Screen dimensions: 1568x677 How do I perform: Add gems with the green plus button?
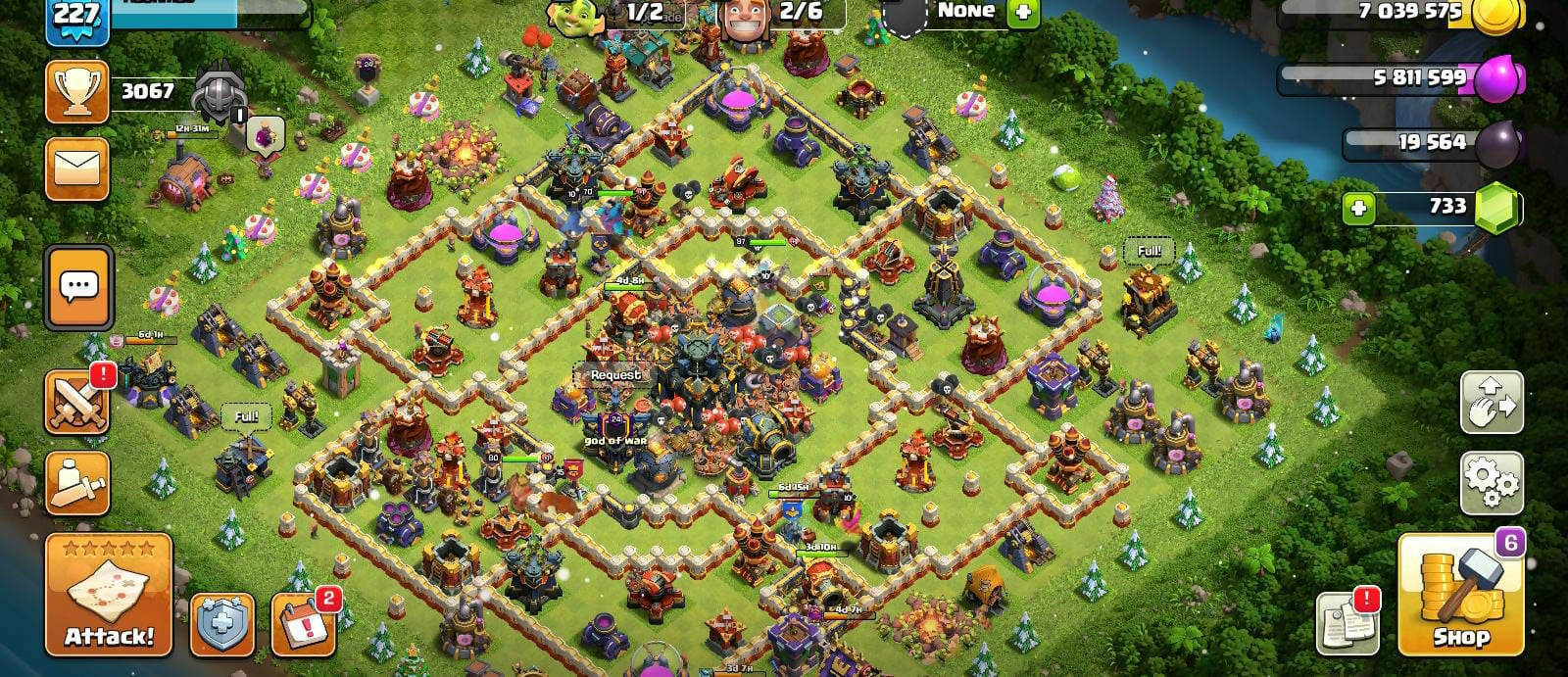(1358, 208)
